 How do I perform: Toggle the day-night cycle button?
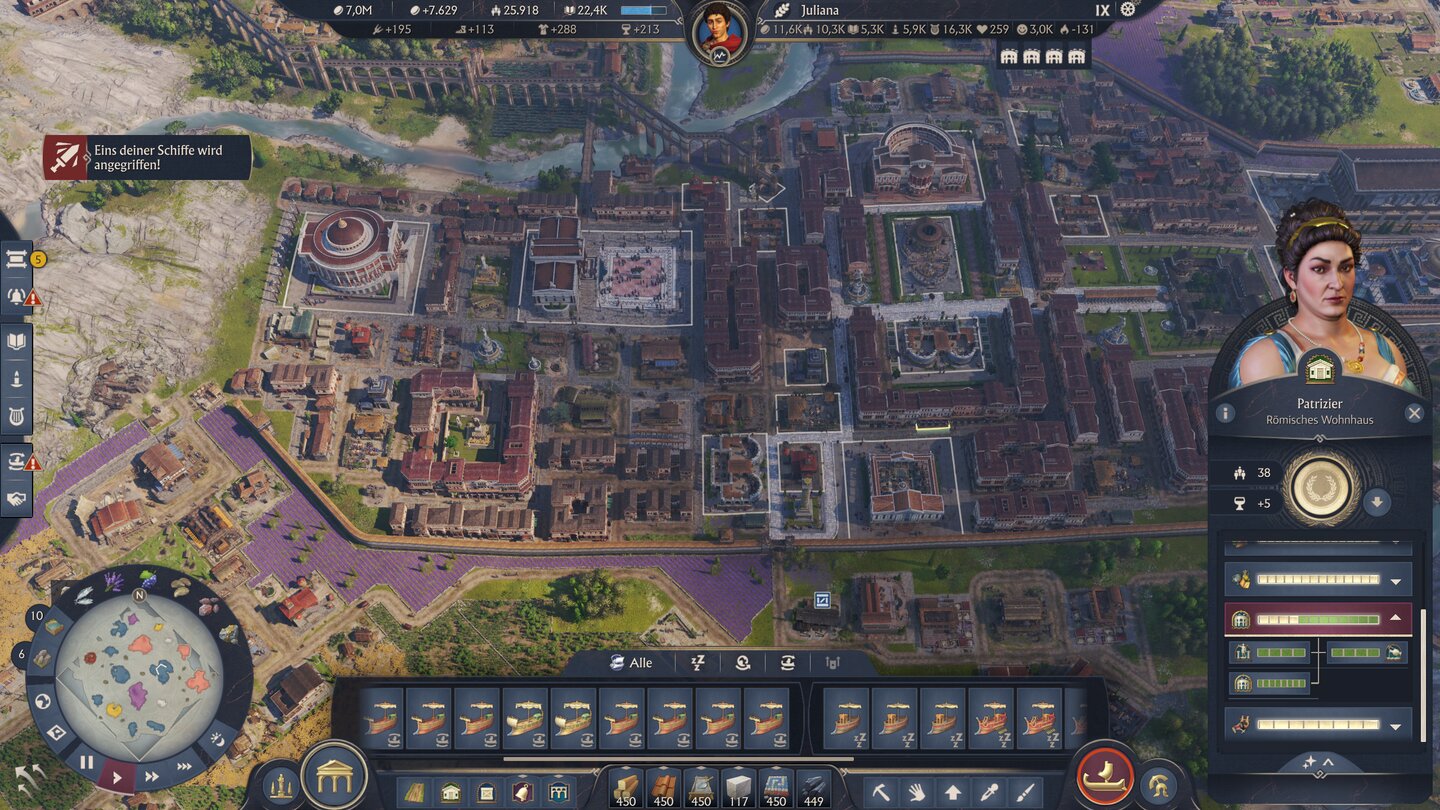[x=216, y=740]
